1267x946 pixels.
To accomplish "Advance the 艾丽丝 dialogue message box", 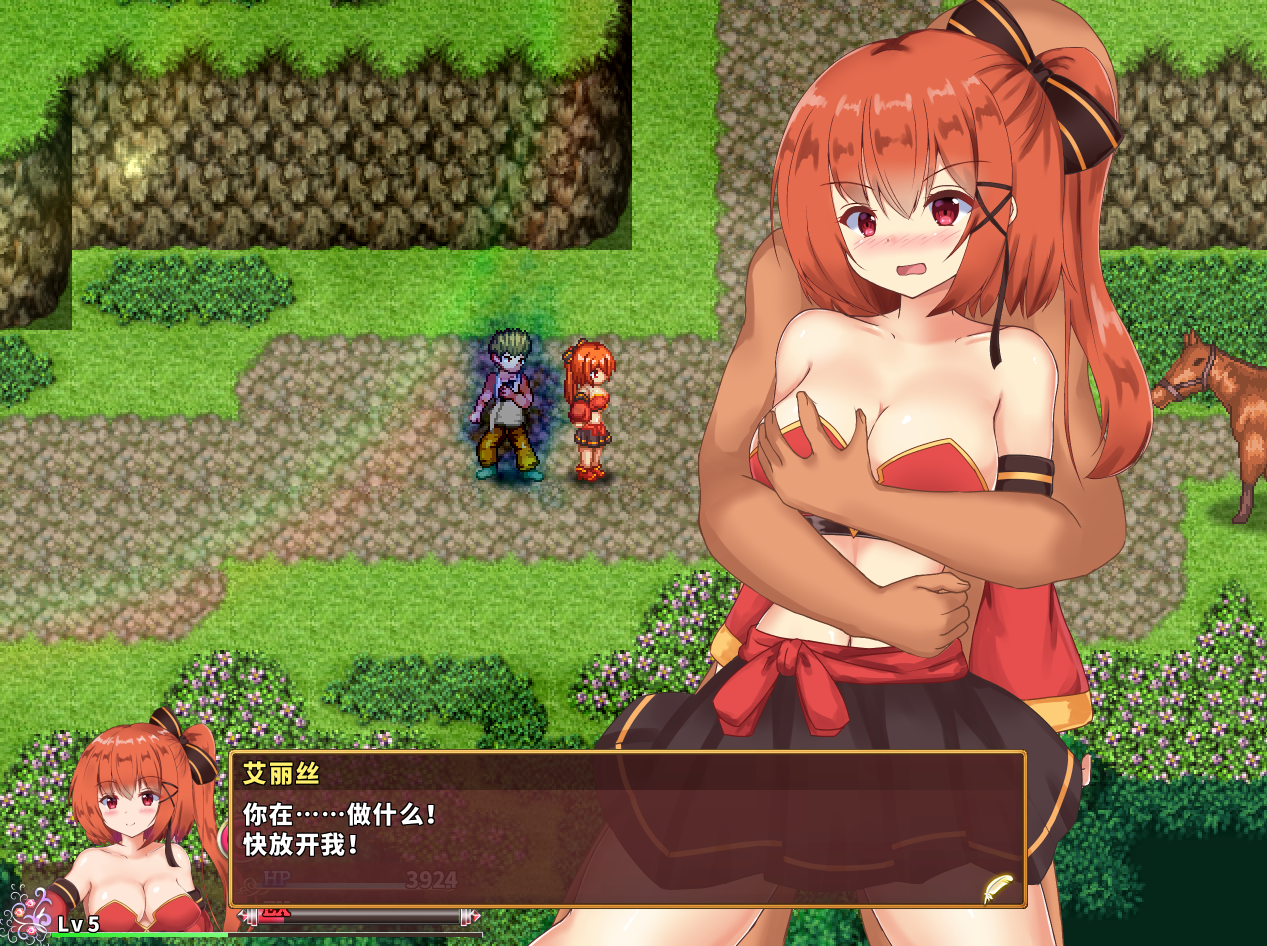I will tap(628, 829).
